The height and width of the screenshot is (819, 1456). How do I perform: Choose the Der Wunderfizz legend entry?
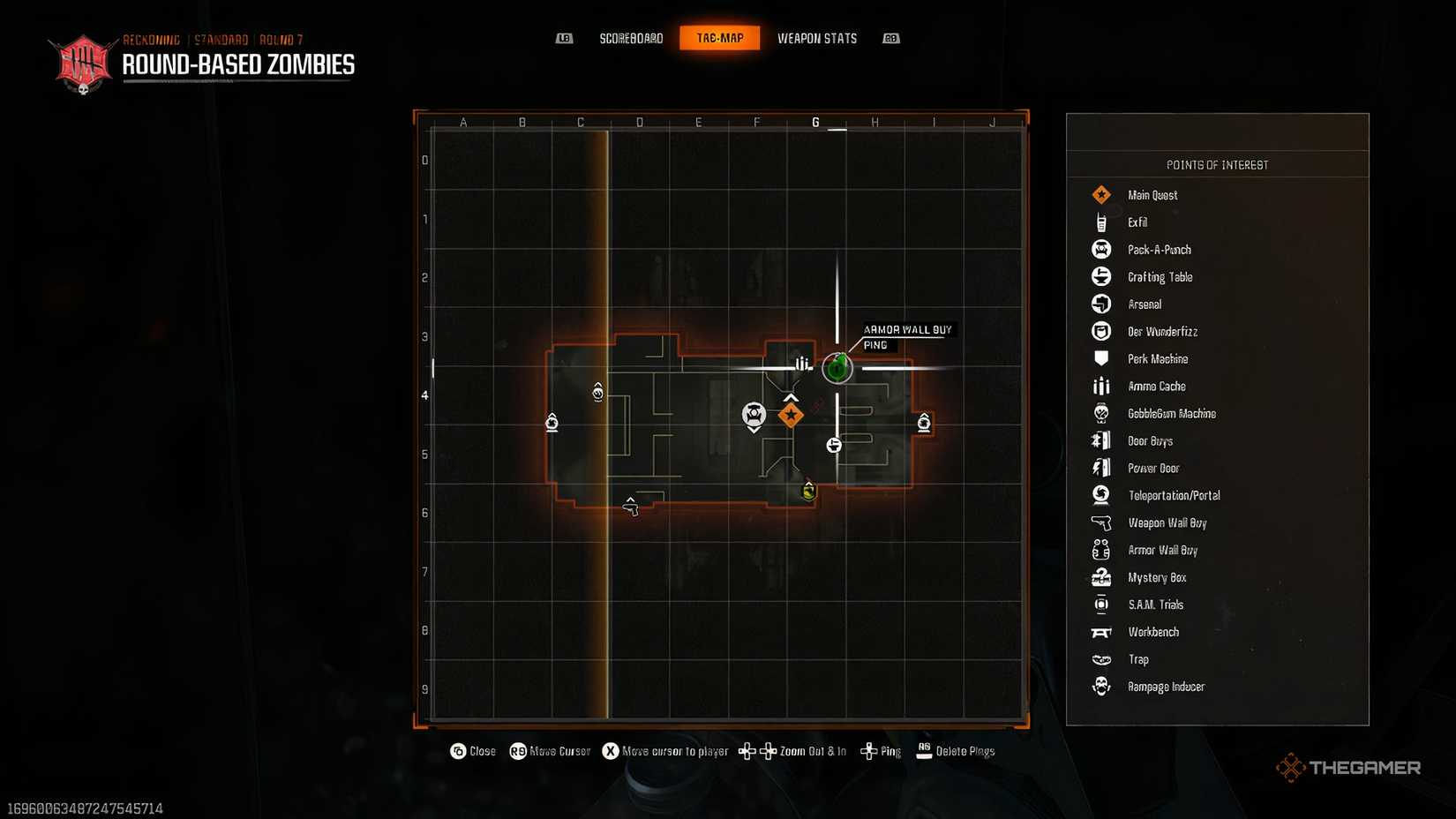click(x=1162, y=332)
